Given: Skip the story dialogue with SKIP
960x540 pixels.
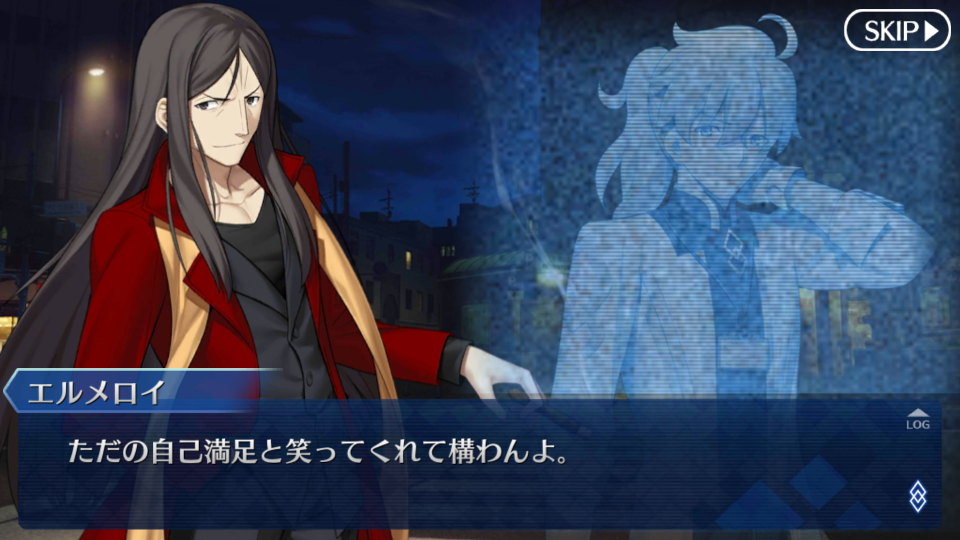Looking at the screenshot, I should point(896,31).
